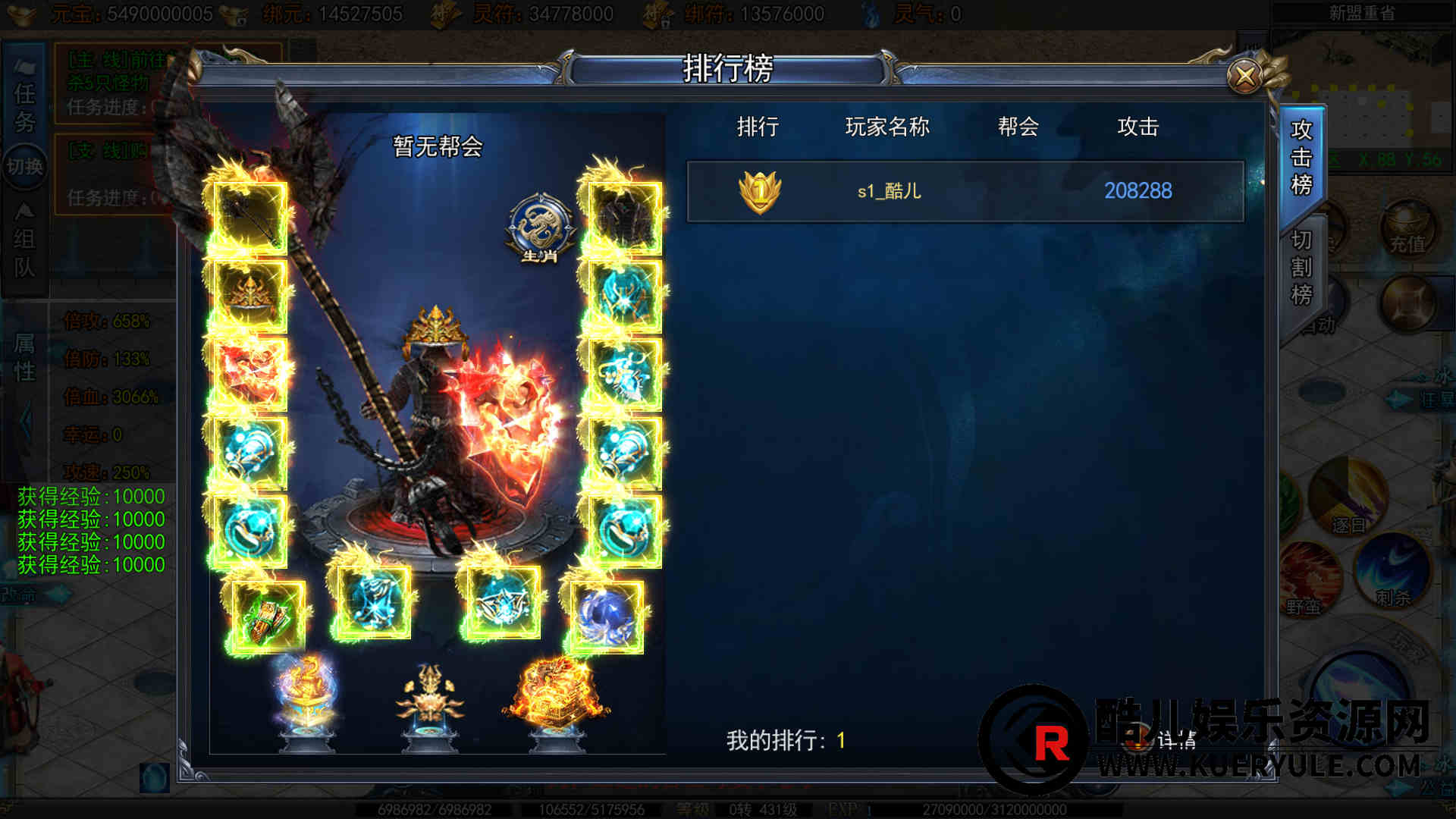Open the 属性 attributes tab
The width and height of the screenshot is (1456, 819).
(24, 358)
